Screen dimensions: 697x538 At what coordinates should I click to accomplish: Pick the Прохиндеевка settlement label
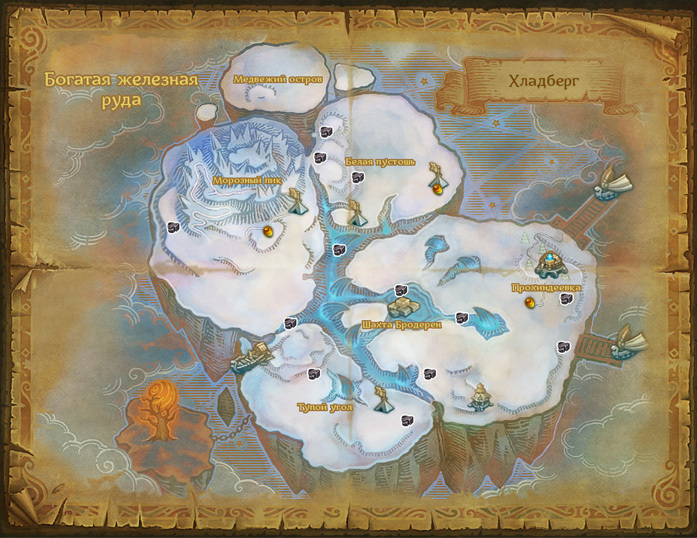547,287
